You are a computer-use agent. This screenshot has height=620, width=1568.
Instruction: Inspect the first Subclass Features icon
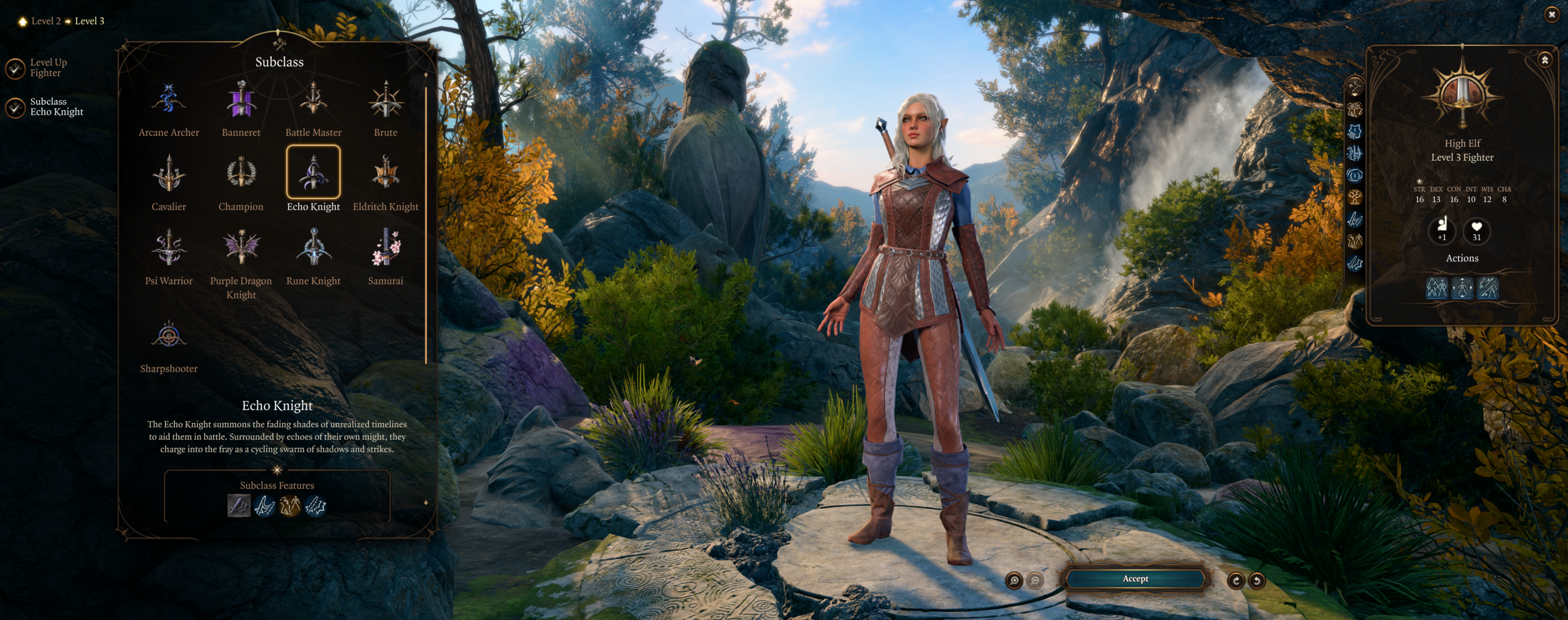(239, 506)
